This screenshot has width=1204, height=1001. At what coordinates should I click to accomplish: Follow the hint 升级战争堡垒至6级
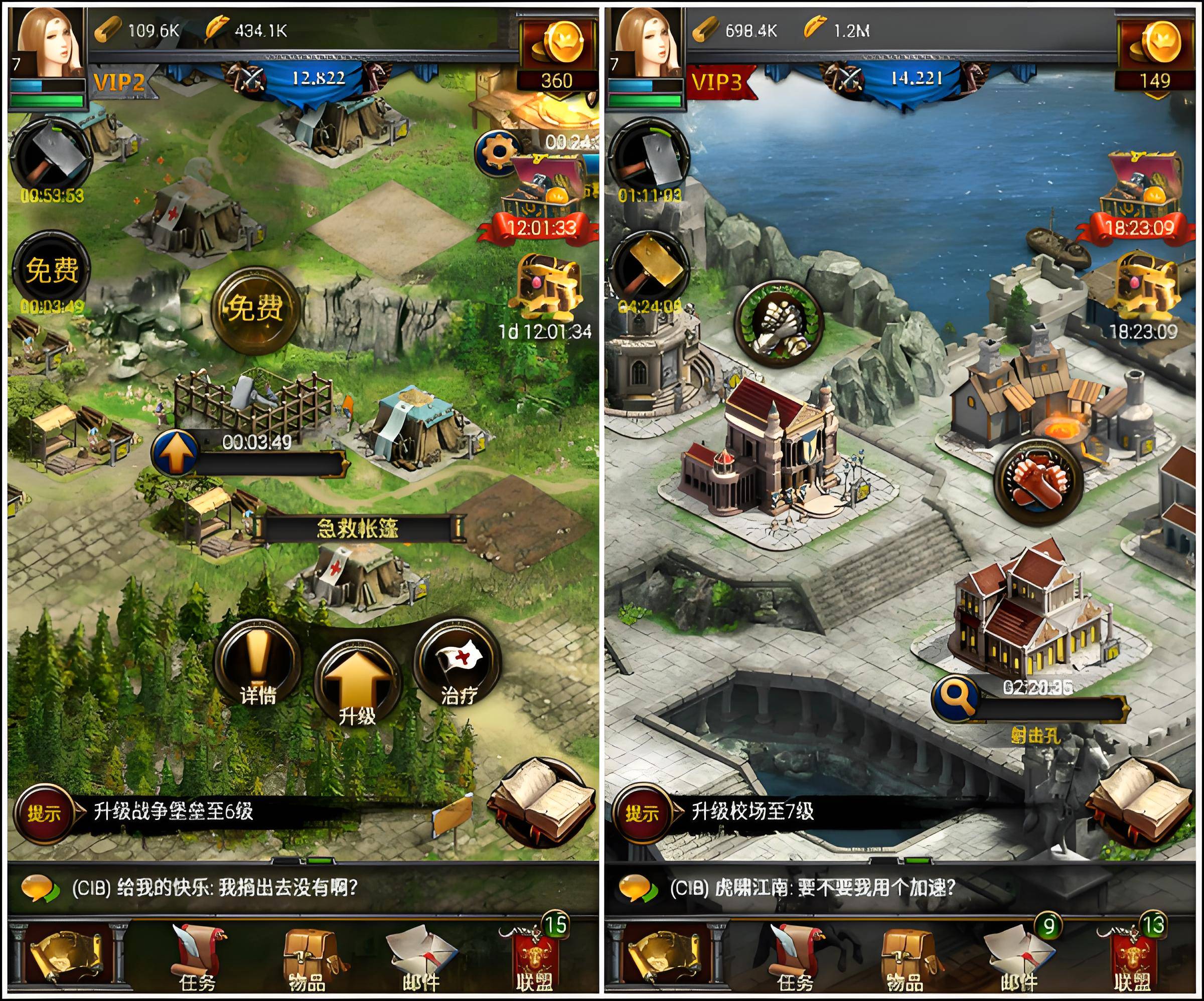coord(172,812)
